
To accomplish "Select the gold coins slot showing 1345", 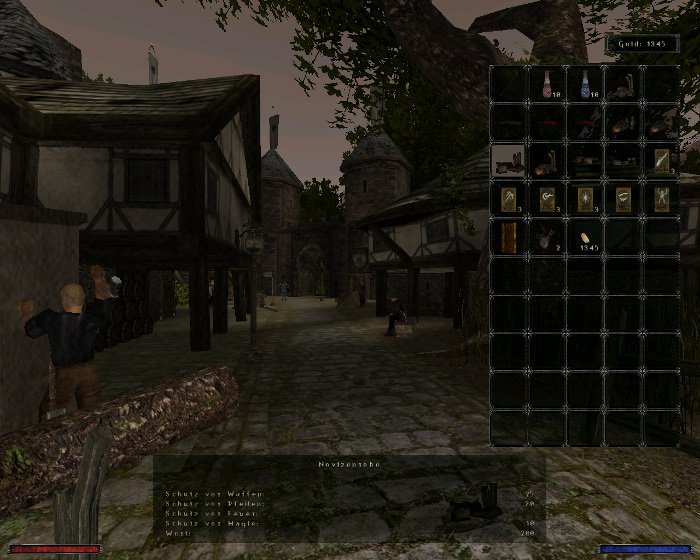I will (x=585, y=237).
